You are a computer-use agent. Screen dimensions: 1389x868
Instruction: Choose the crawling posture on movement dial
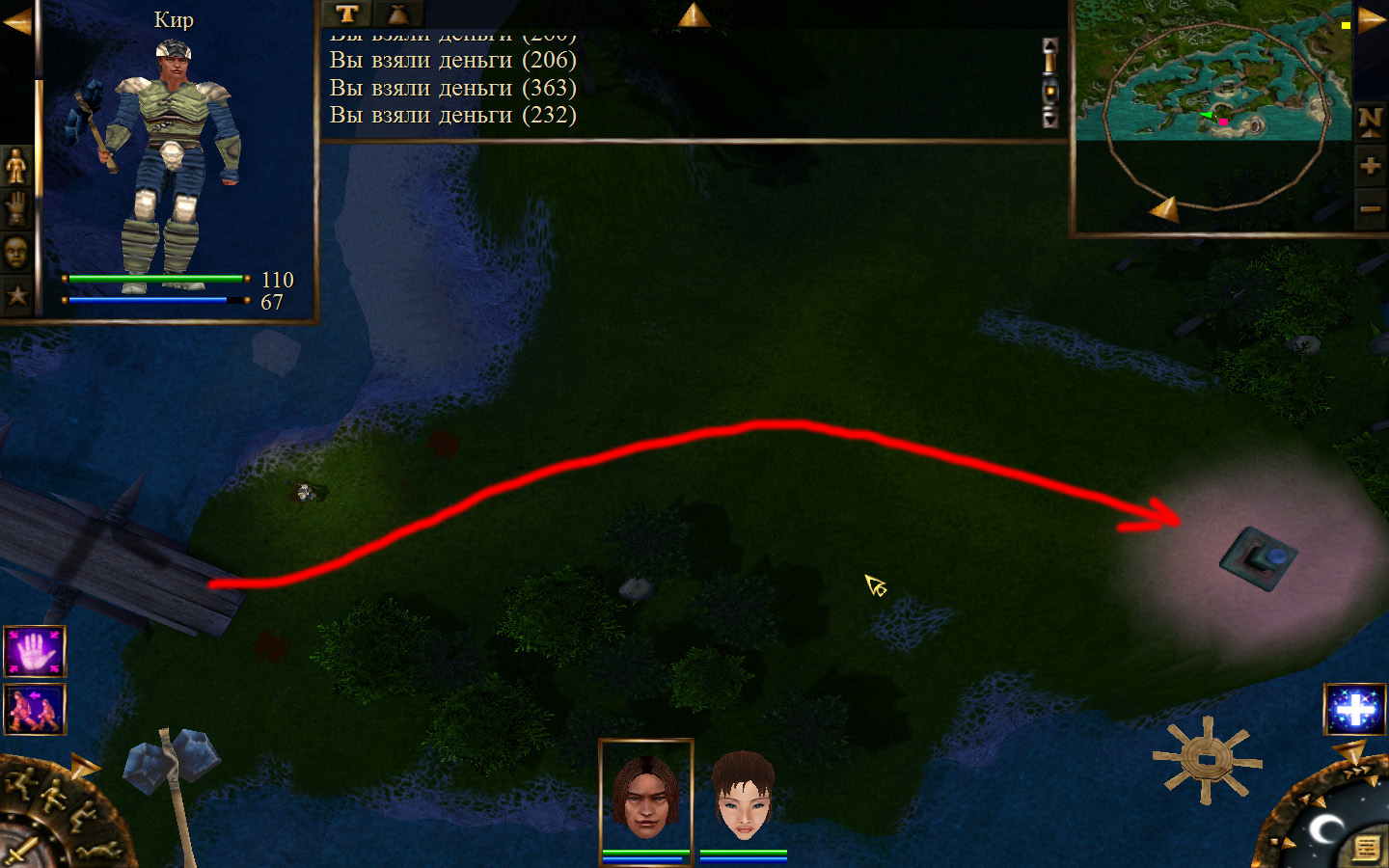[99, 851]
